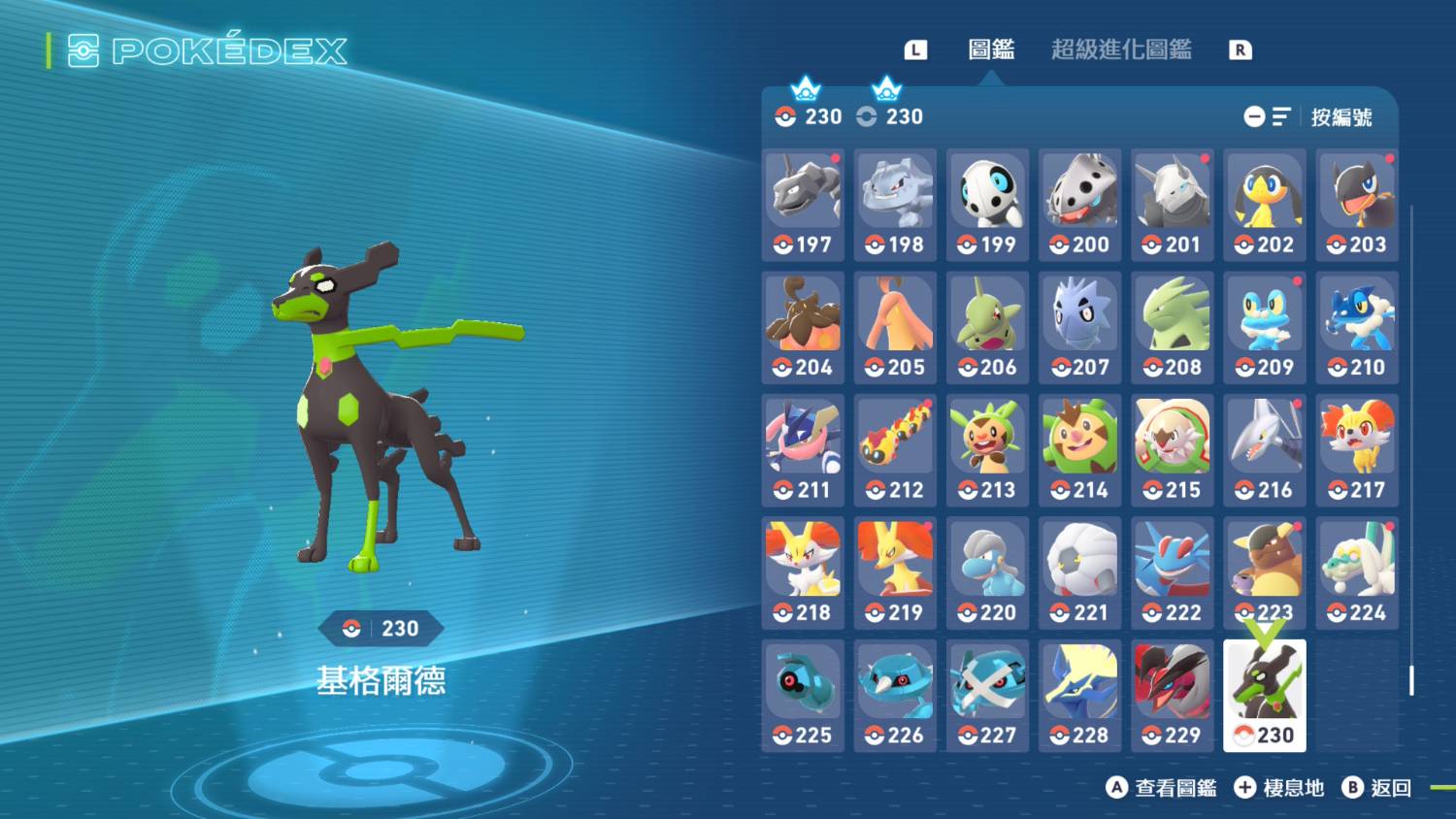Screen dimensions: 1456x819
Task: Select highlighted Zygarde entry number 230
Action: 1264,695
